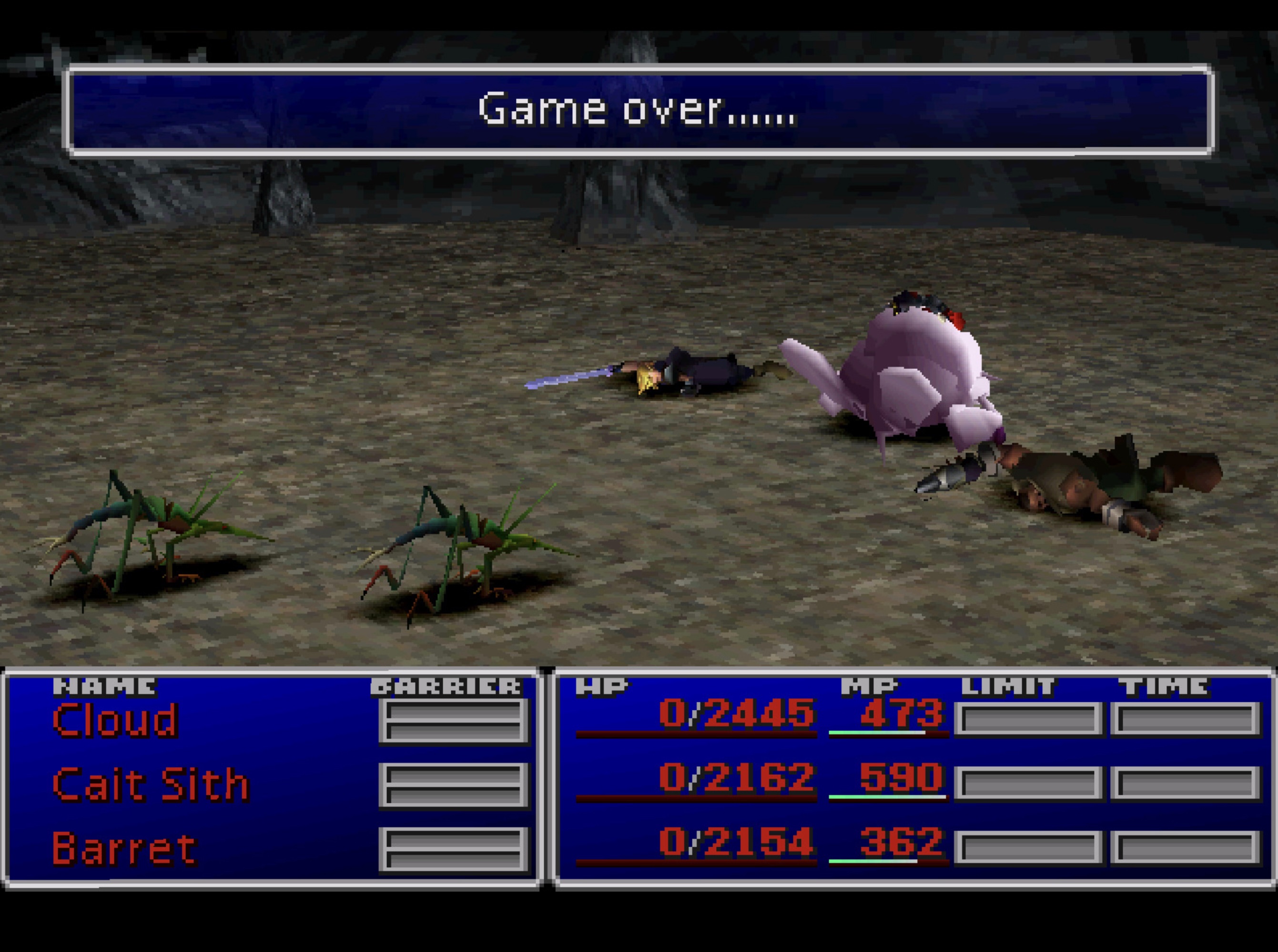The width and height of the screenshot is (1278, 952).
Task: Toggle Cait Sith's lower Barrier gauge
Action: pos(455,795)
